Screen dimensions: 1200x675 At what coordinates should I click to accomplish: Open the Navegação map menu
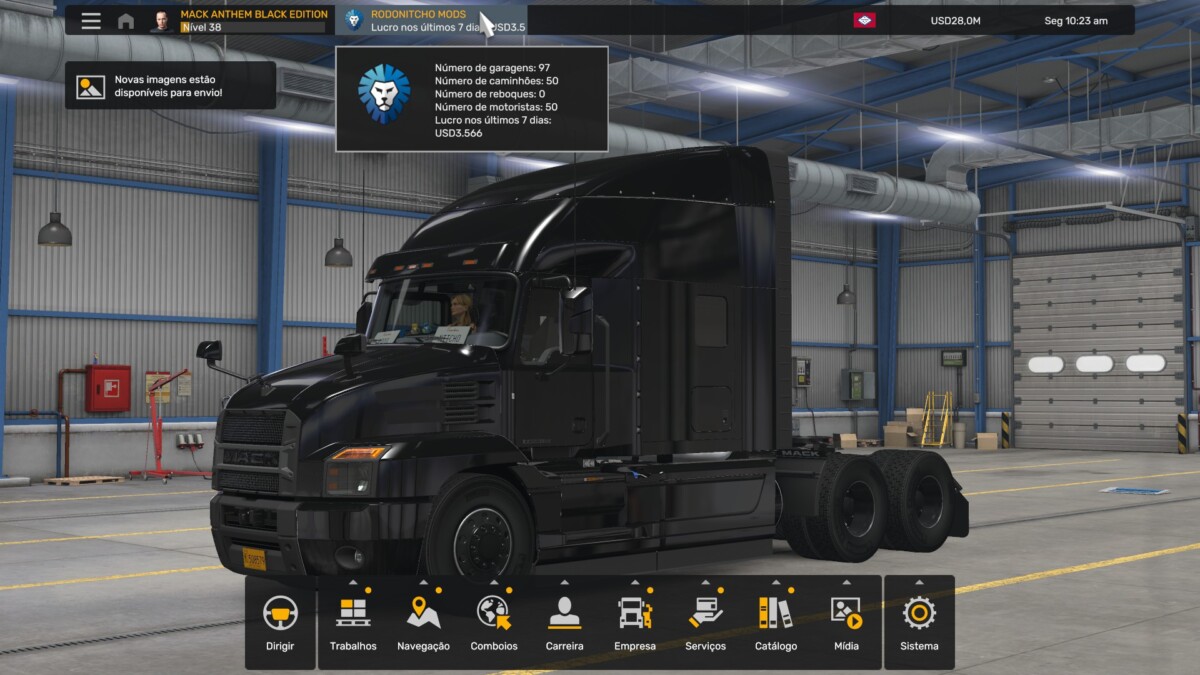click(423, 622)
